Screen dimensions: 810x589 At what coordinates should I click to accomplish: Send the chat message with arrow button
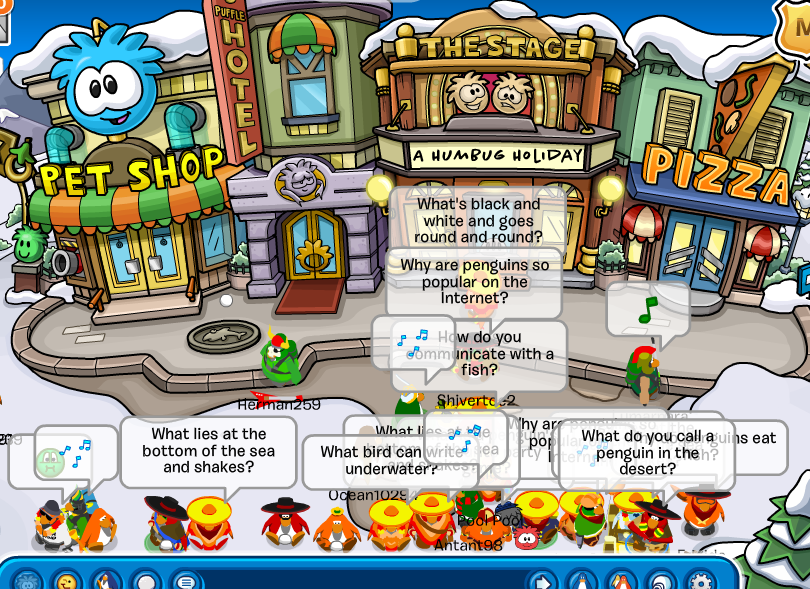point(541,582)
